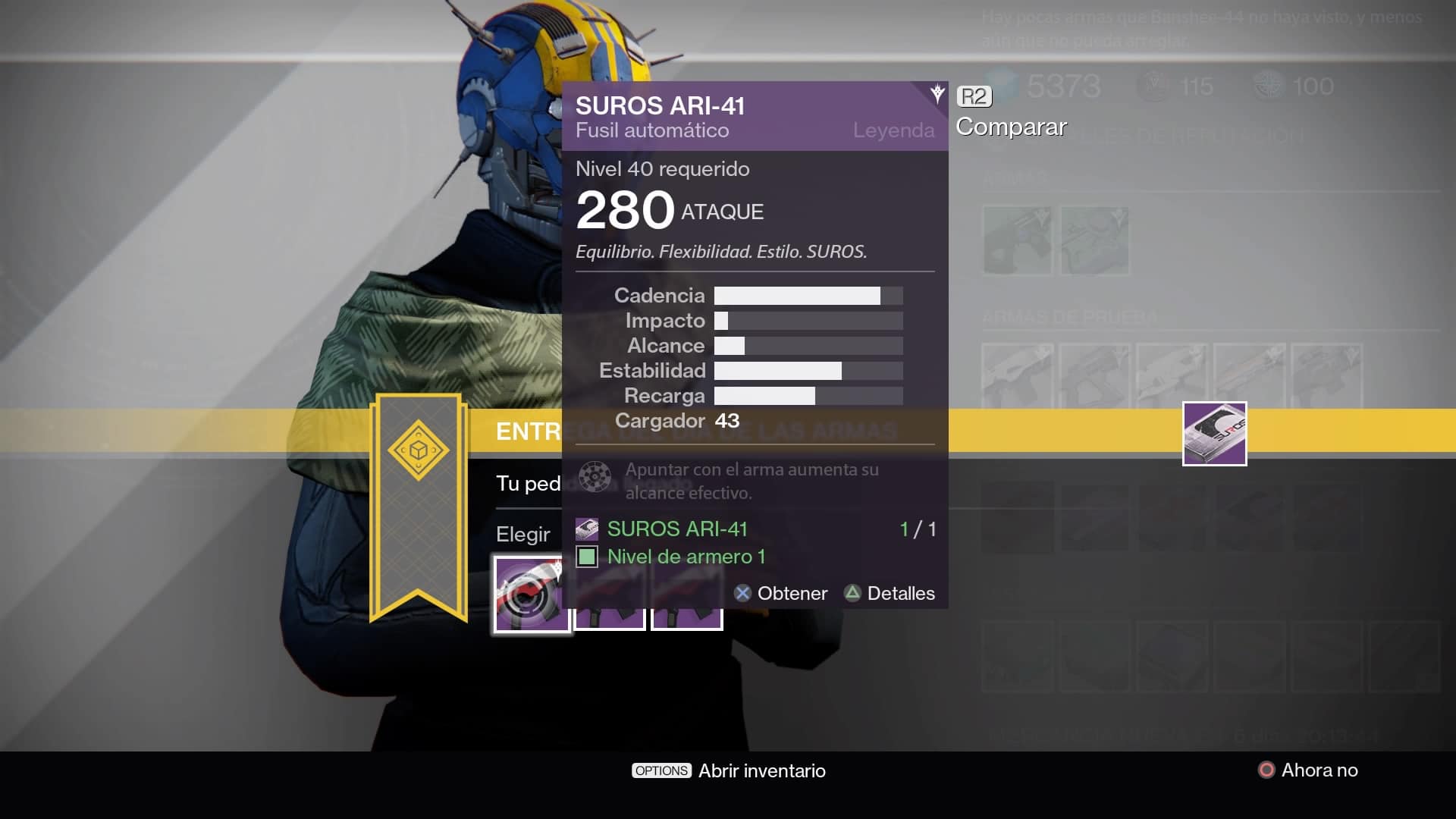Select the aiming range perk icon

point(595,477)
